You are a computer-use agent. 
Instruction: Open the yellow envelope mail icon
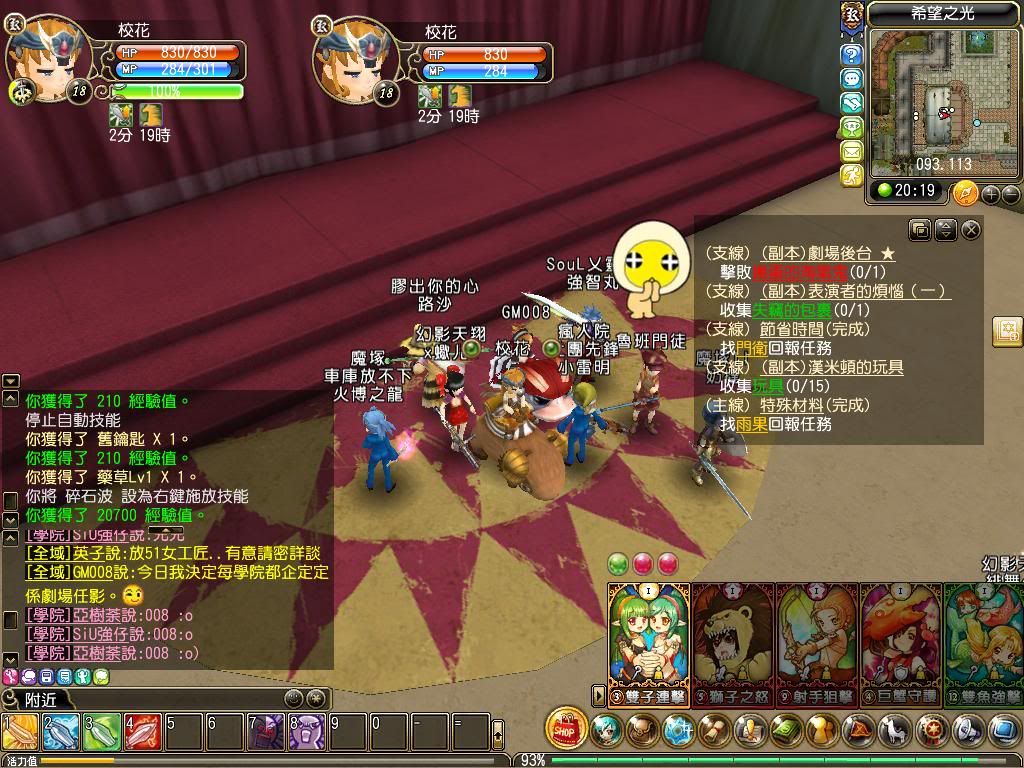[x=852, y=151]
